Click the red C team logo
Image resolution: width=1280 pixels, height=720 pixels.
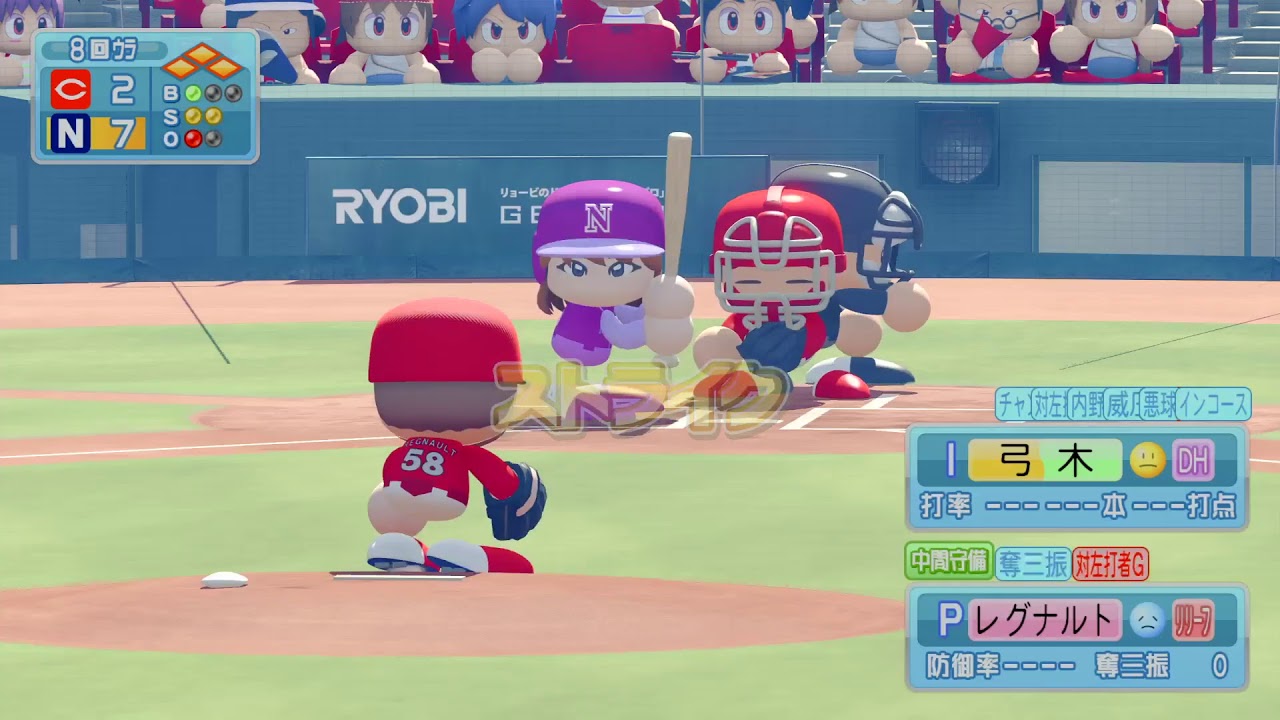(x=71, y=90)
